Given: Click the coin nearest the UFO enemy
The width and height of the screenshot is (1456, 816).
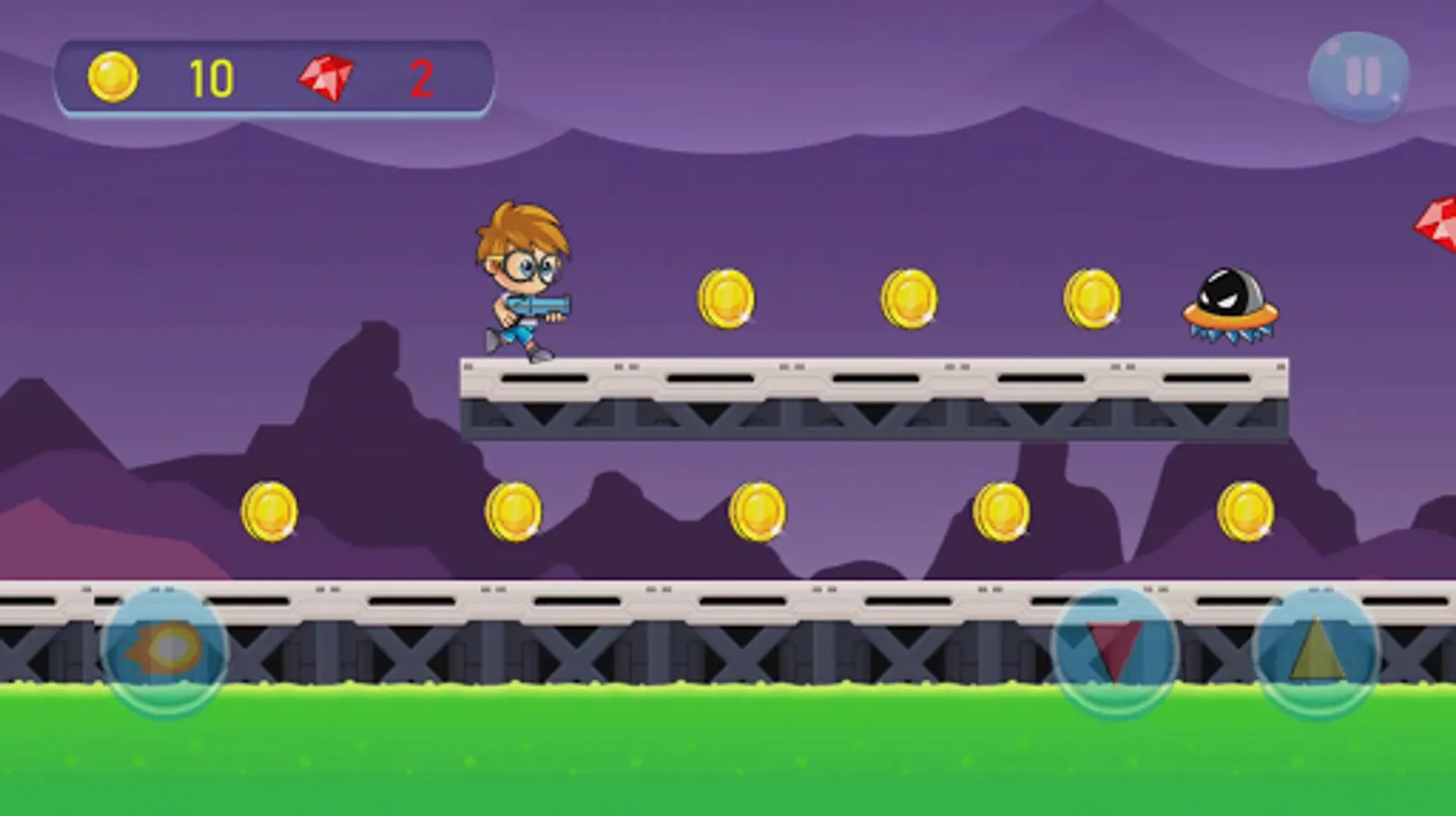Looking at the screenshot, I should [x=1092, y=300].
